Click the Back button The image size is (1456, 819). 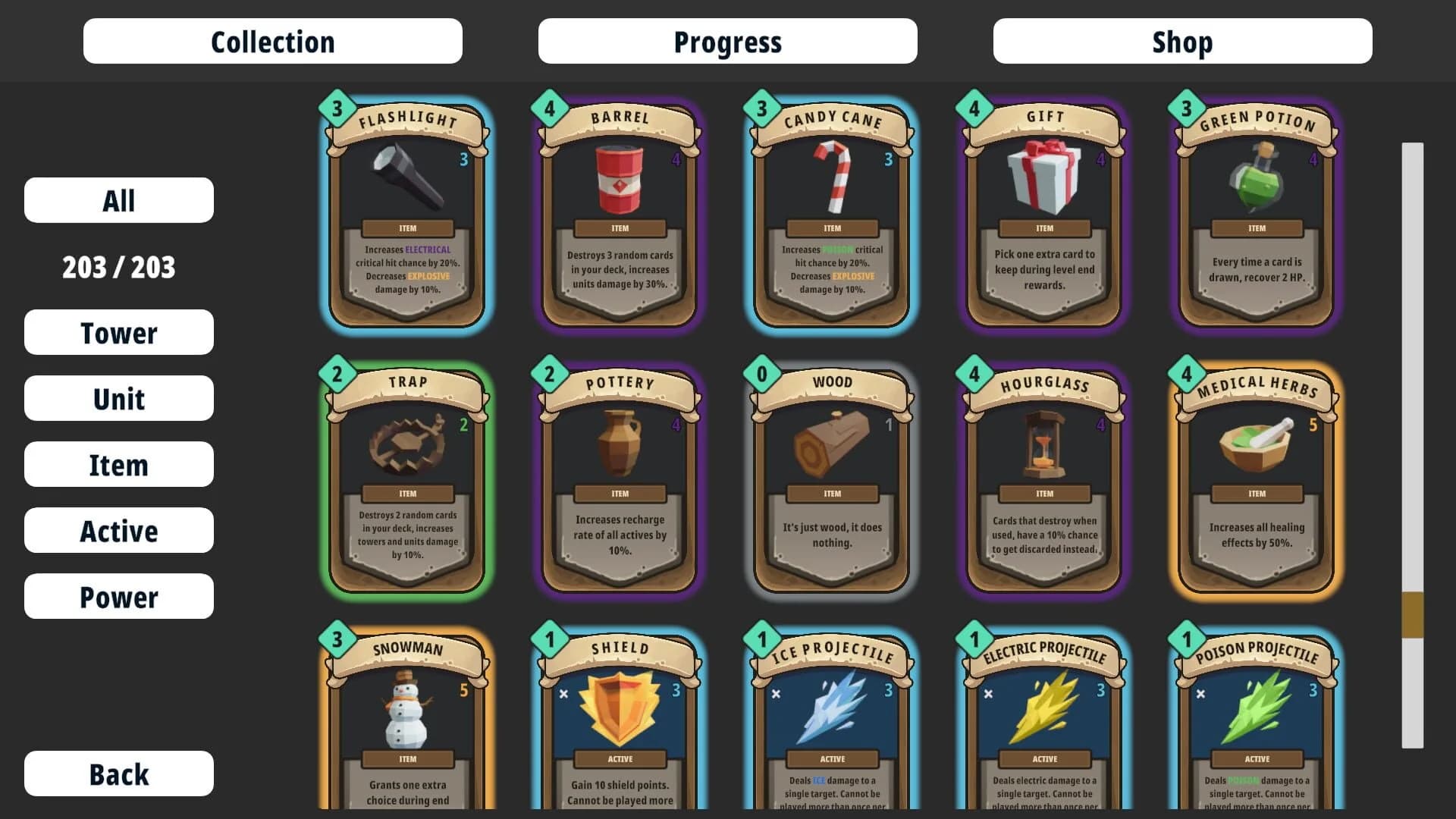click(118, 773)
